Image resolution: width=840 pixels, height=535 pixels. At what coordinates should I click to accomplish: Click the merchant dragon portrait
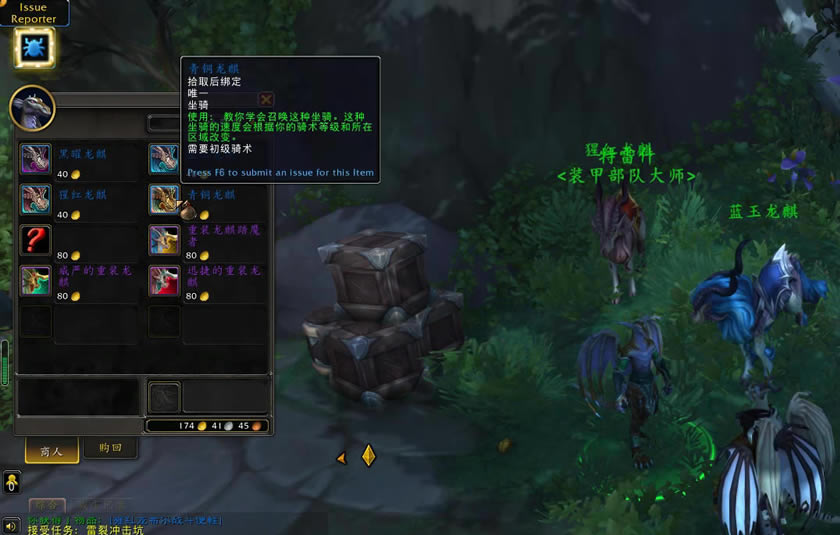click(x=32, y=107)
